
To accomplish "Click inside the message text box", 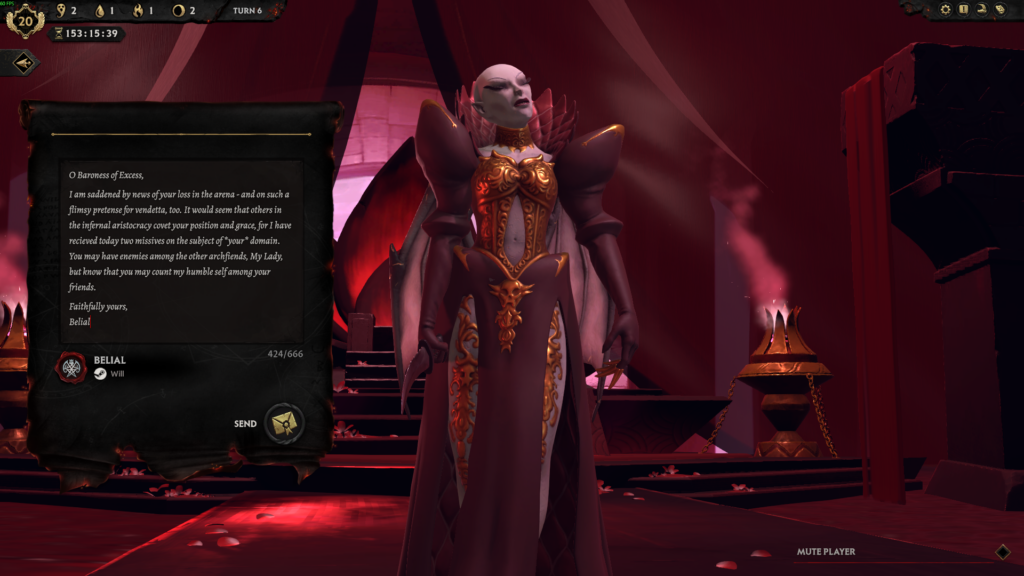I will [x=180, y=250].
